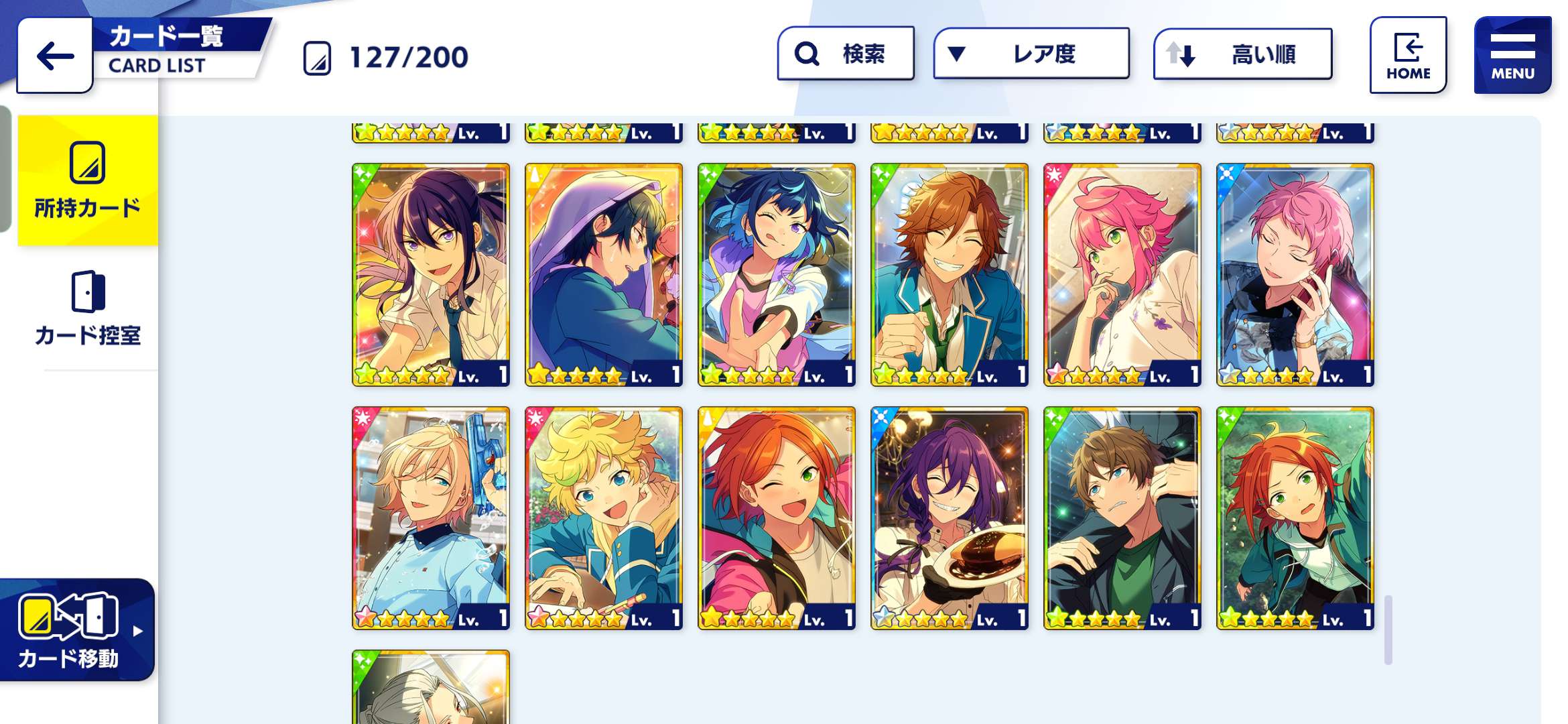
Task: Switch to 所持カード tab
Action: (88, 180)
